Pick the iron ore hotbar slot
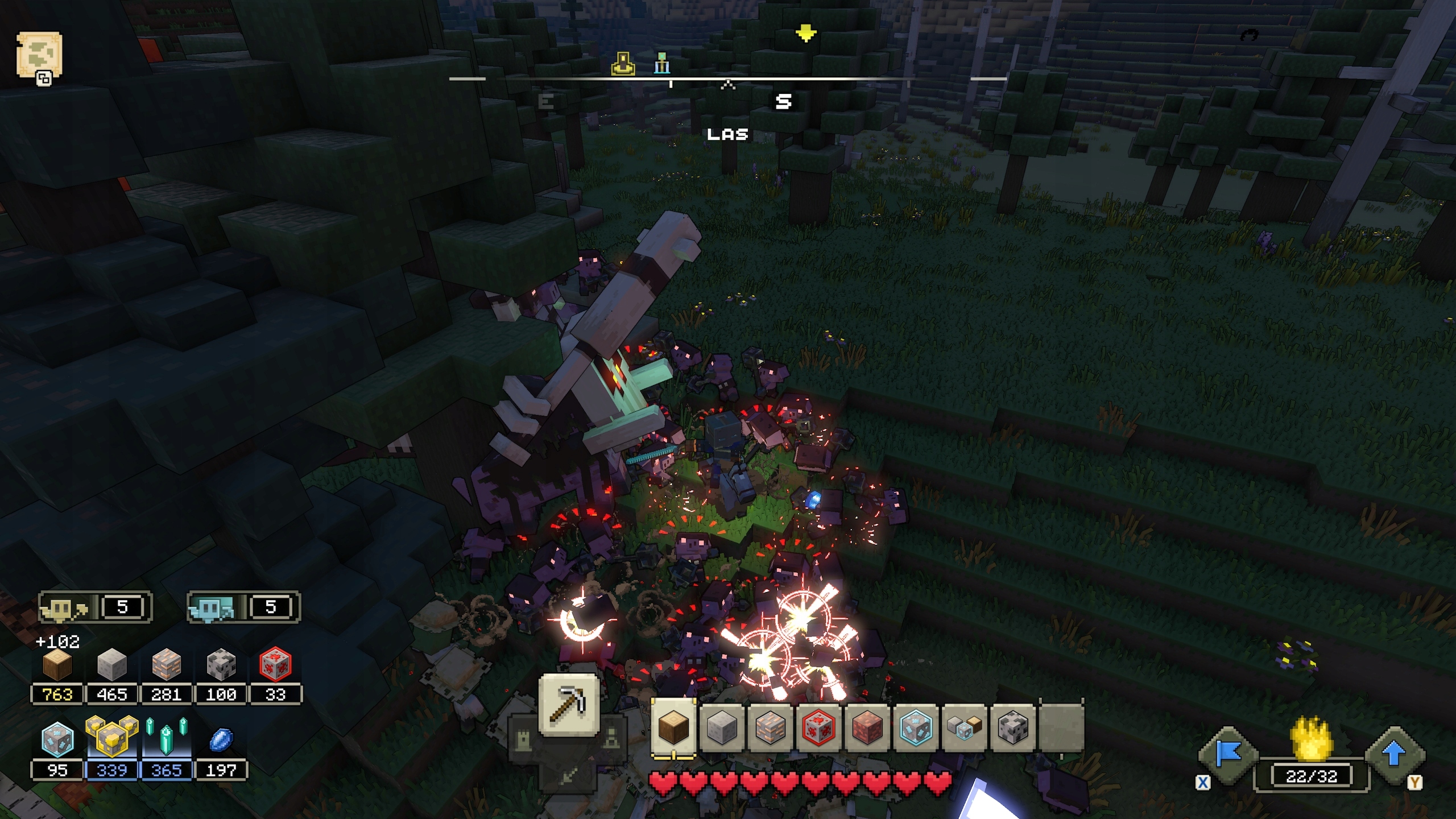 click(x=770, y=727)
